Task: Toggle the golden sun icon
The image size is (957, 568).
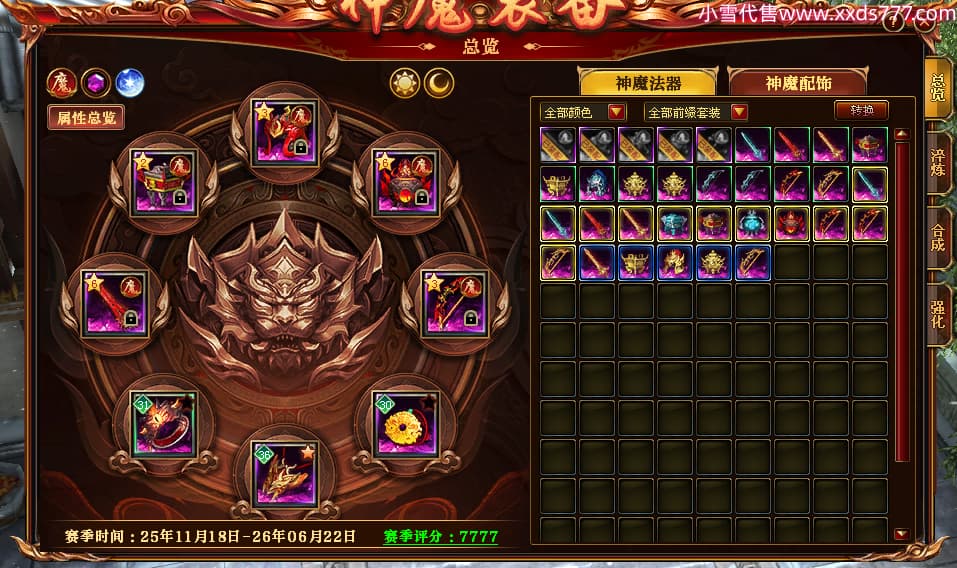Action: (405, 83)
